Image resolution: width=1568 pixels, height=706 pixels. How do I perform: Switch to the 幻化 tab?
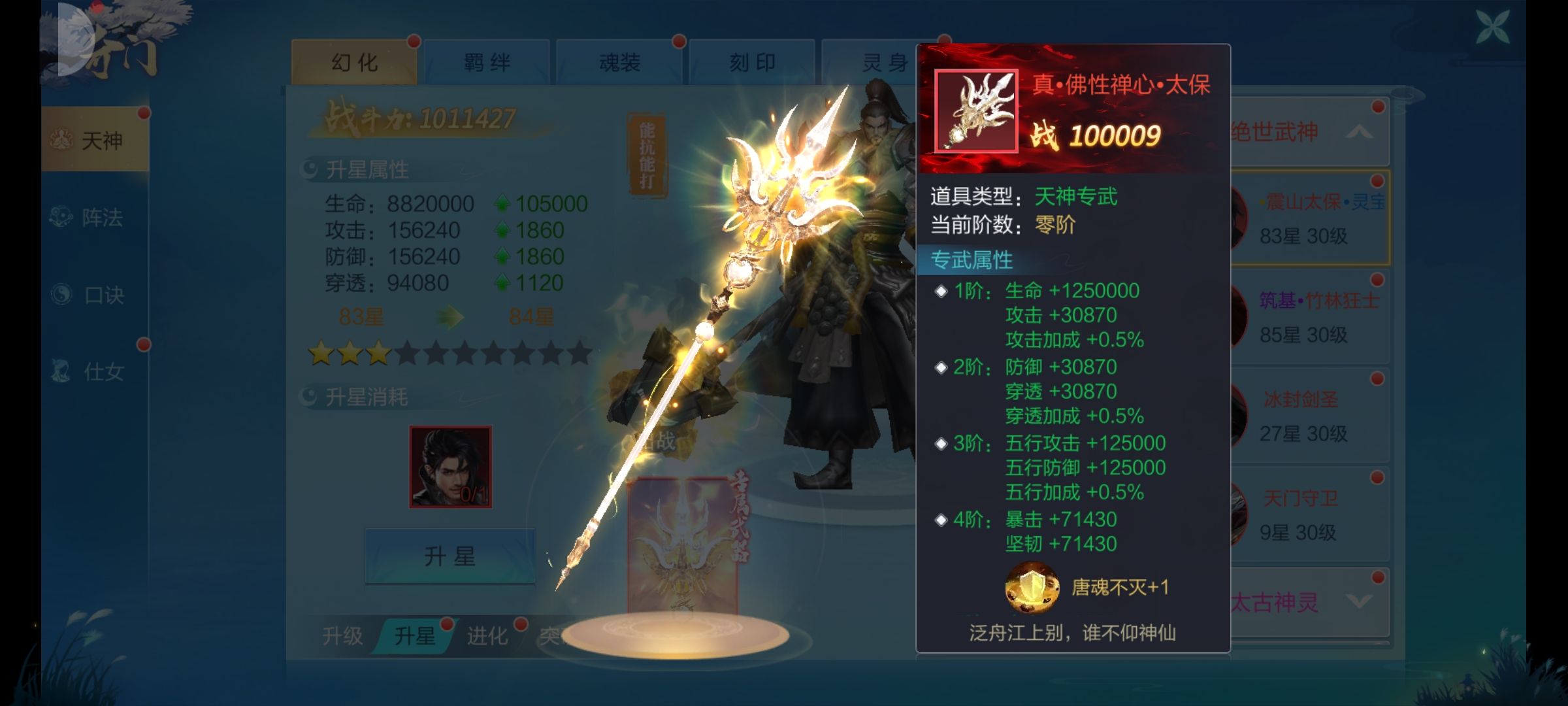pyautogui.click(x=353, y=63)
